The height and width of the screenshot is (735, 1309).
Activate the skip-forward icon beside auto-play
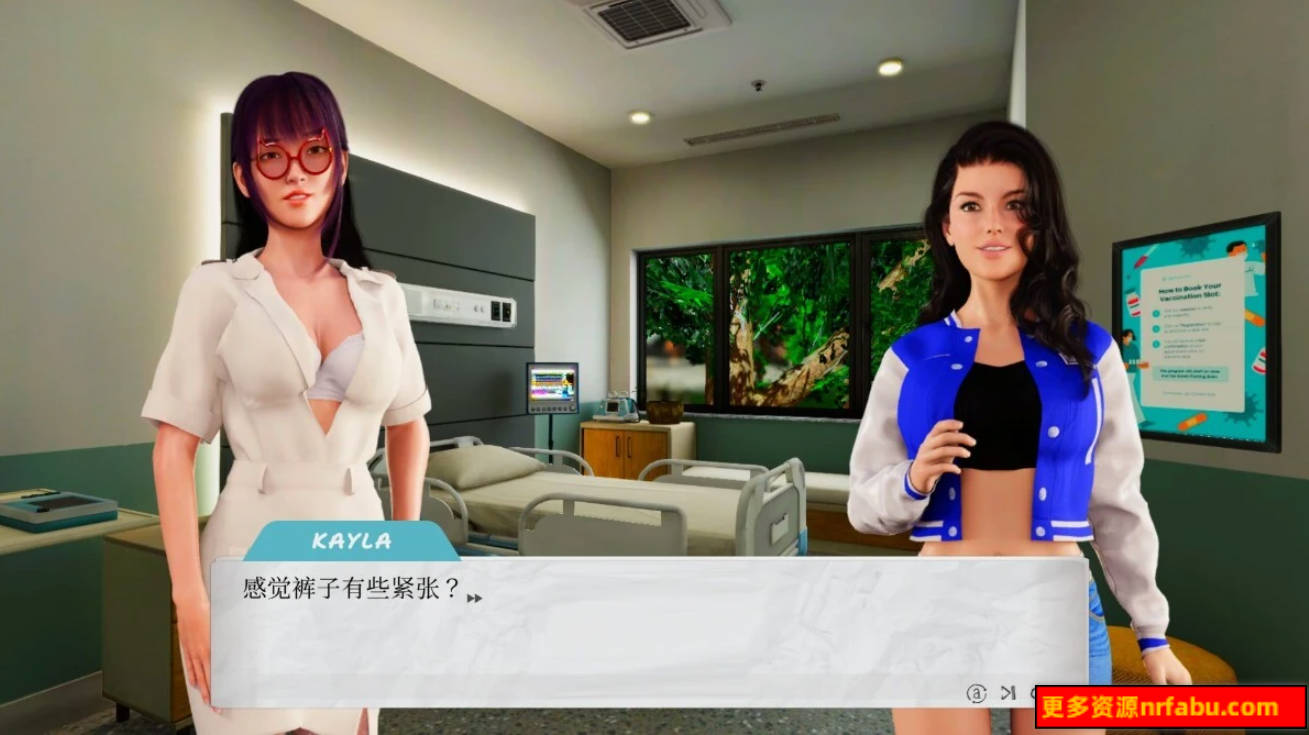point(1008,693)
